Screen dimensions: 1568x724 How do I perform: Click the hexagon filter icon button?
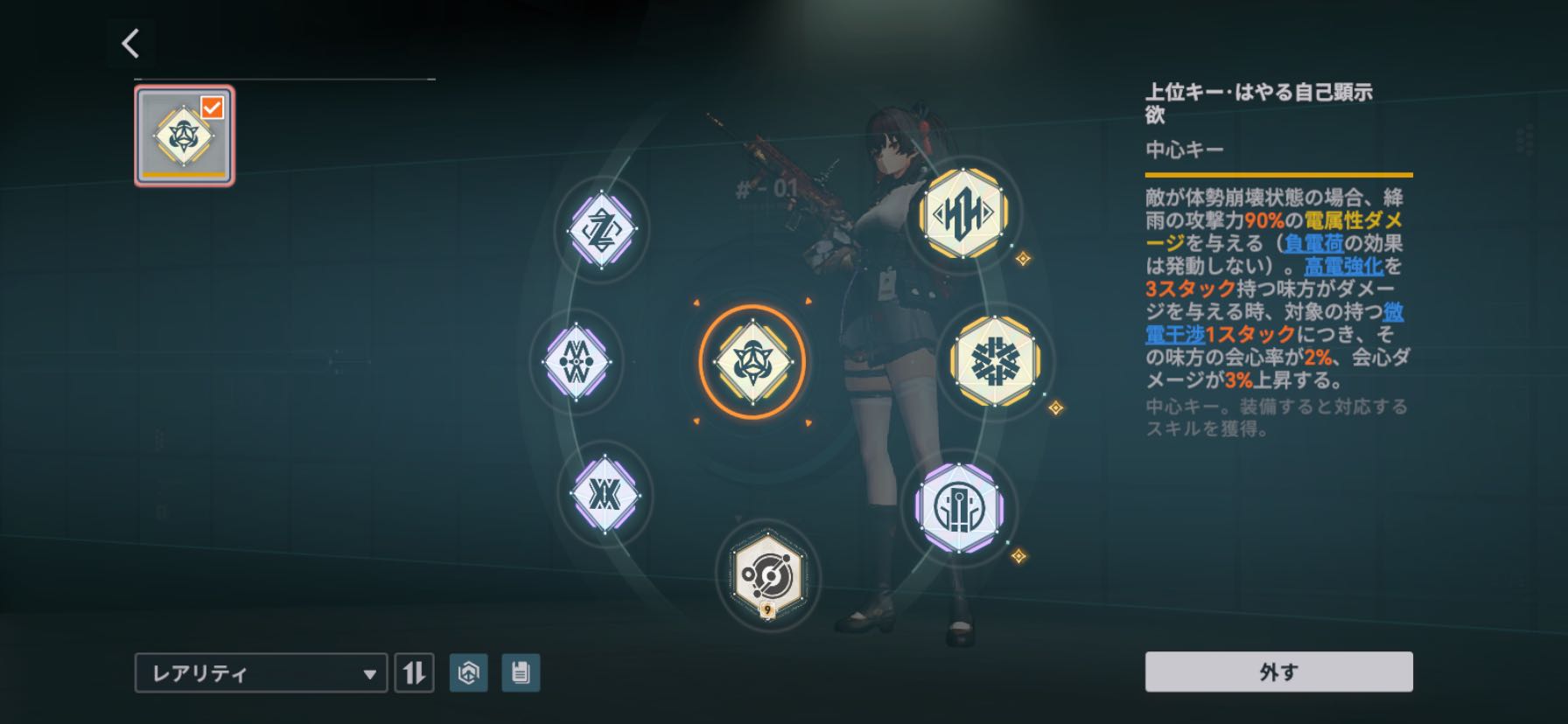pyautogui.click(x=468, y=672)
